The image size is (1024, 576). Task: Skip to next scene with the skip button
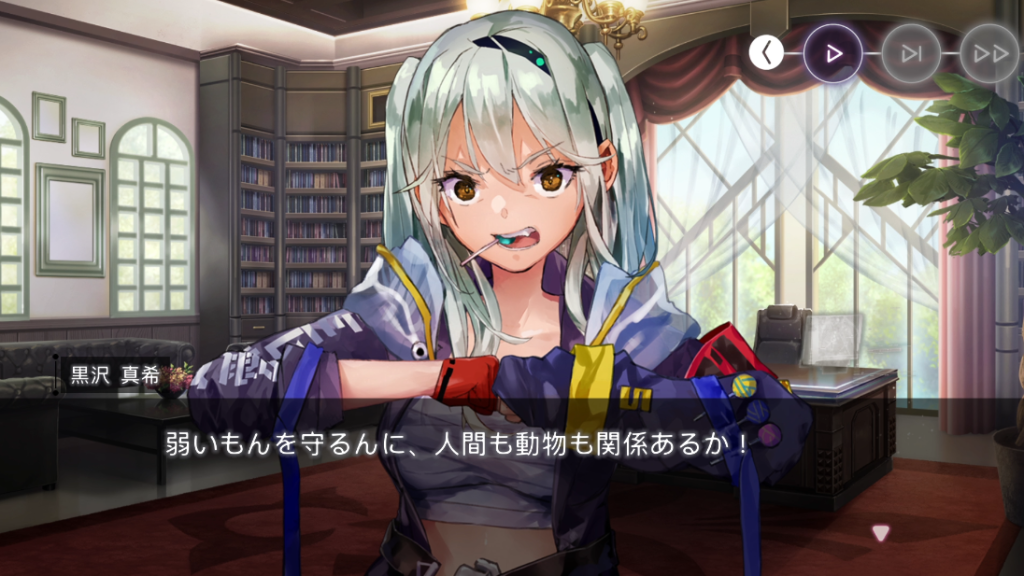tap(911, 53)
